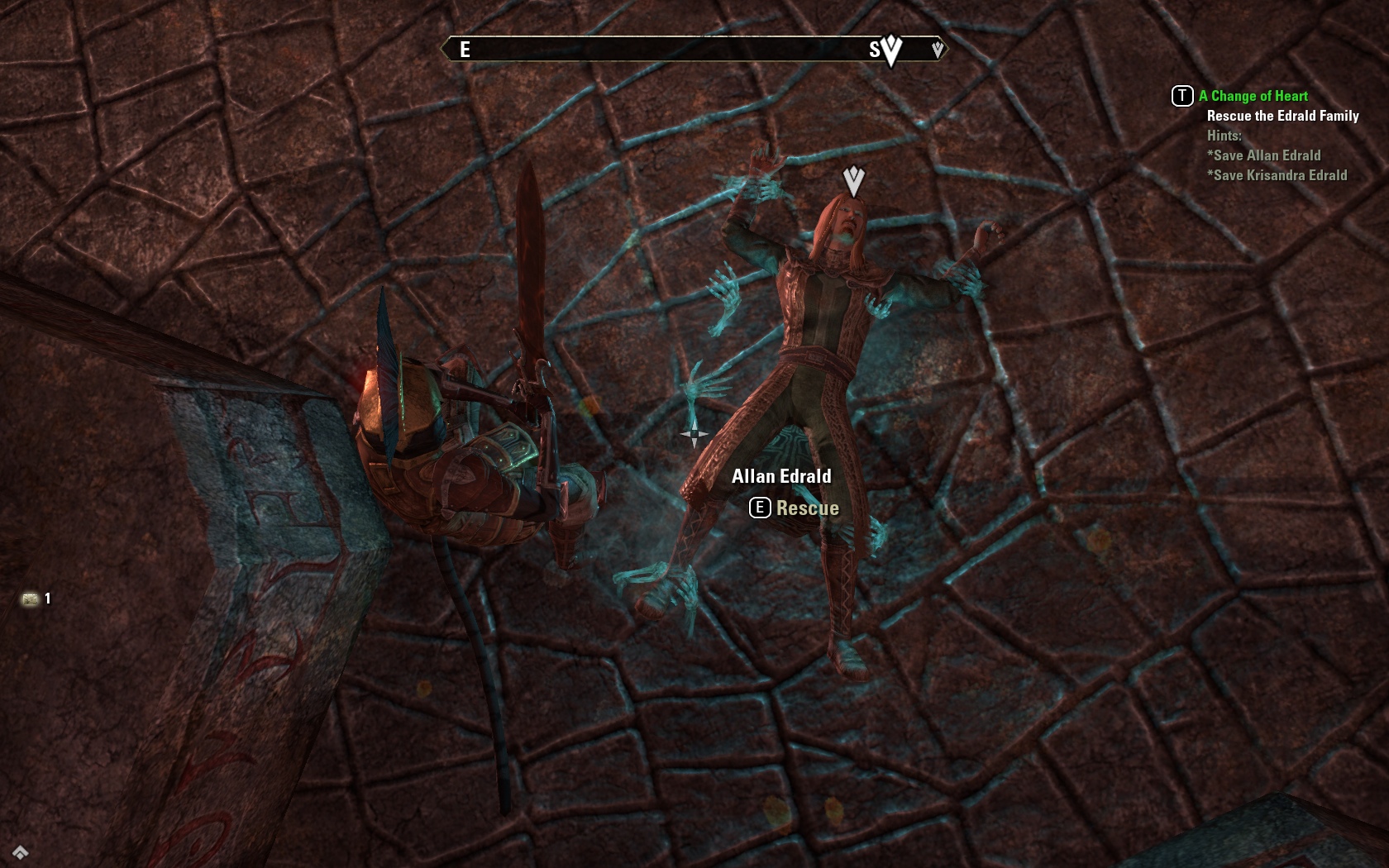Open the mail notification icon

(31, 599)
